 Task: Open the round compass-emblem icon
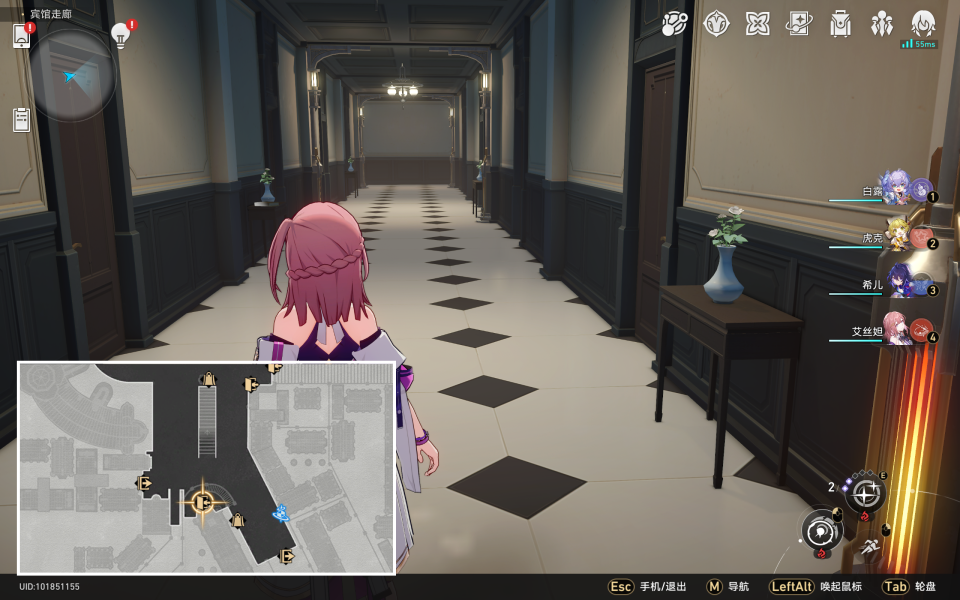pyautogui.click(x=716, y=23)
